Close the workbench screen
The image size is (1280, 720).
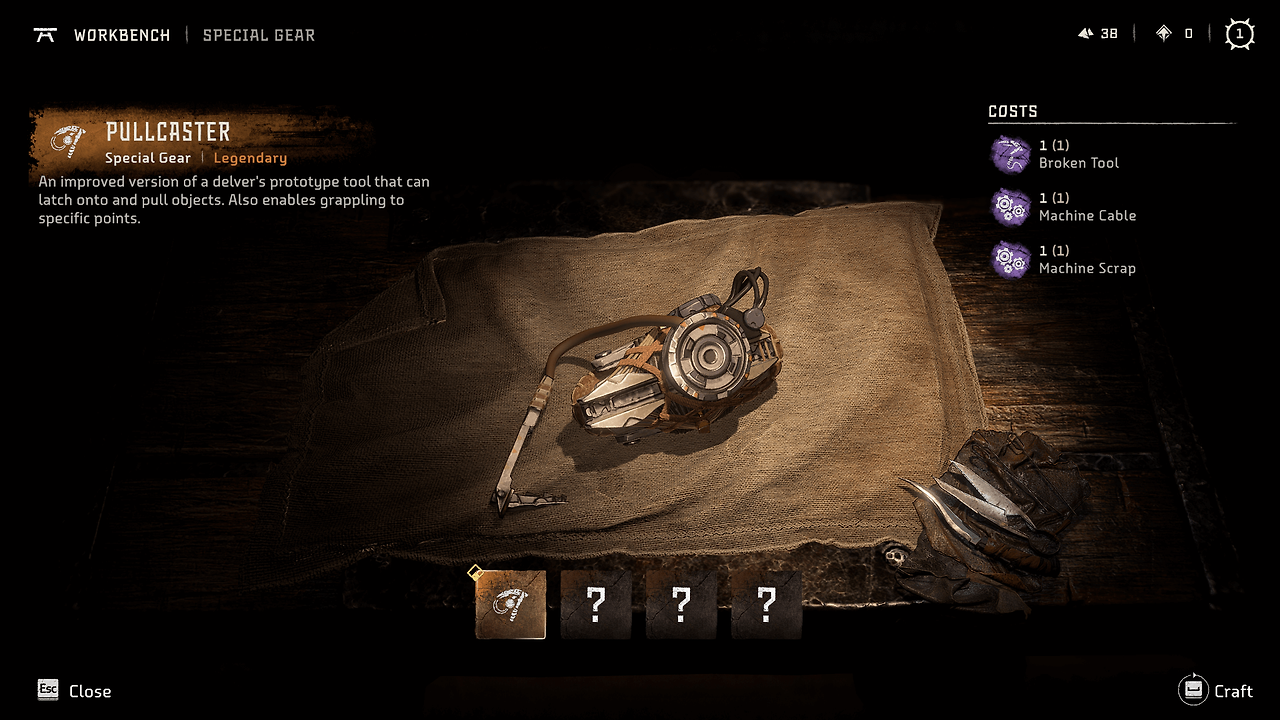click(x=74, y=690)
